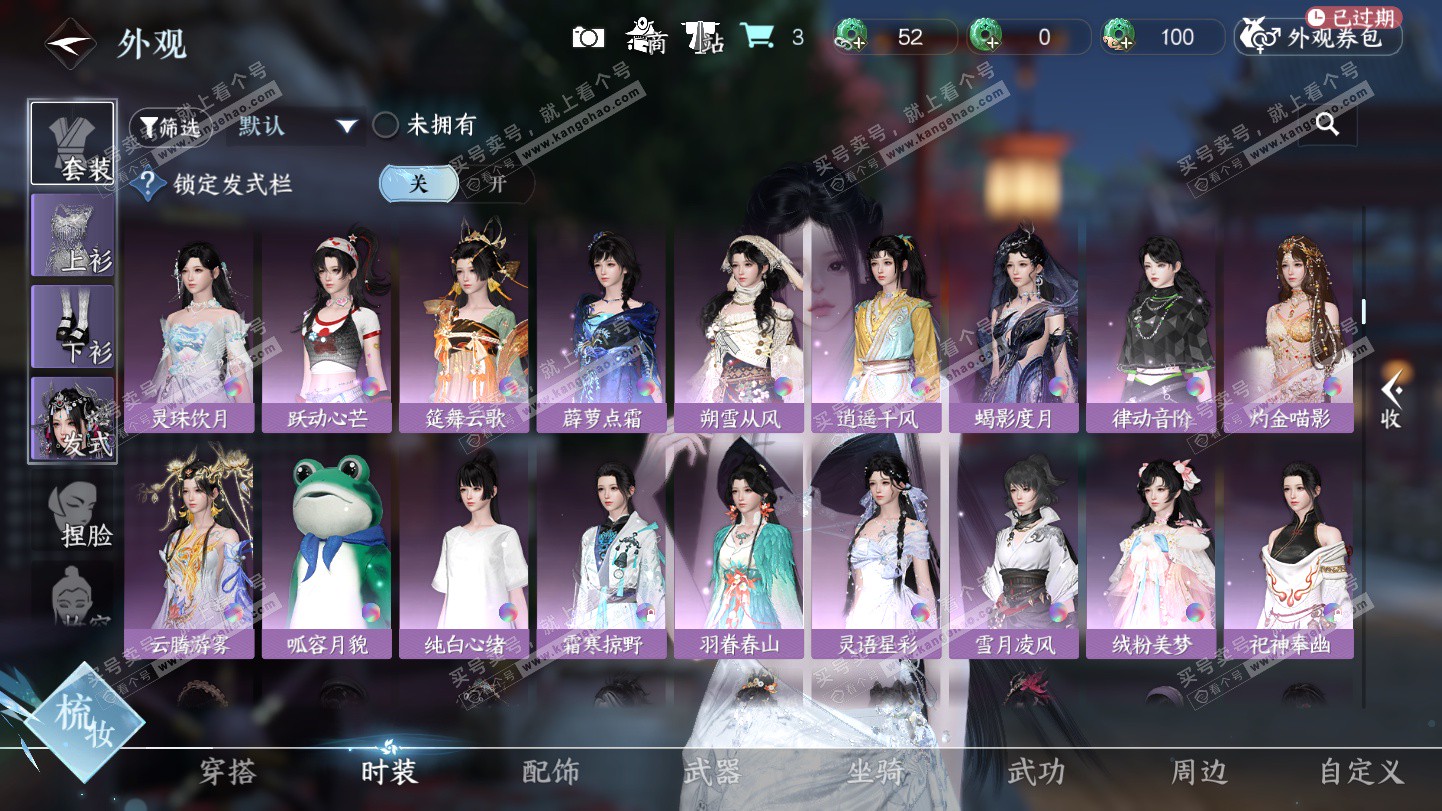Tick the 未拥有 checkbox

tap(386, 126)
